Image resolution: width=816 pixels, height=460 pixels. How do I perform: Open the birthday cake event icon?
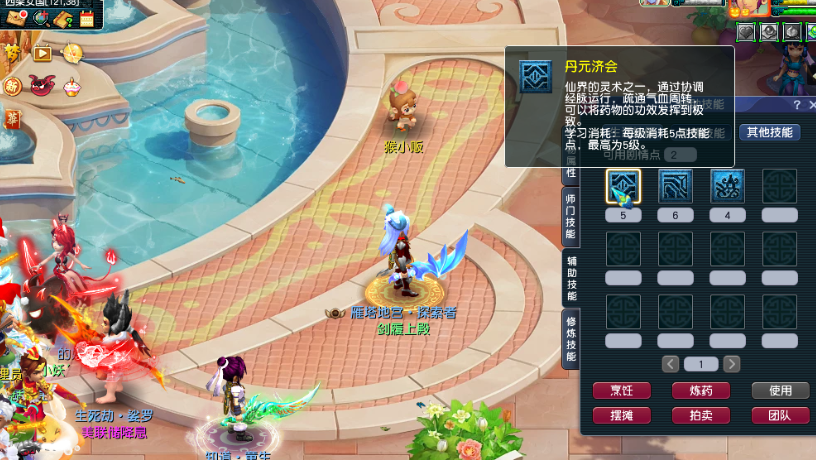(71, 87)
